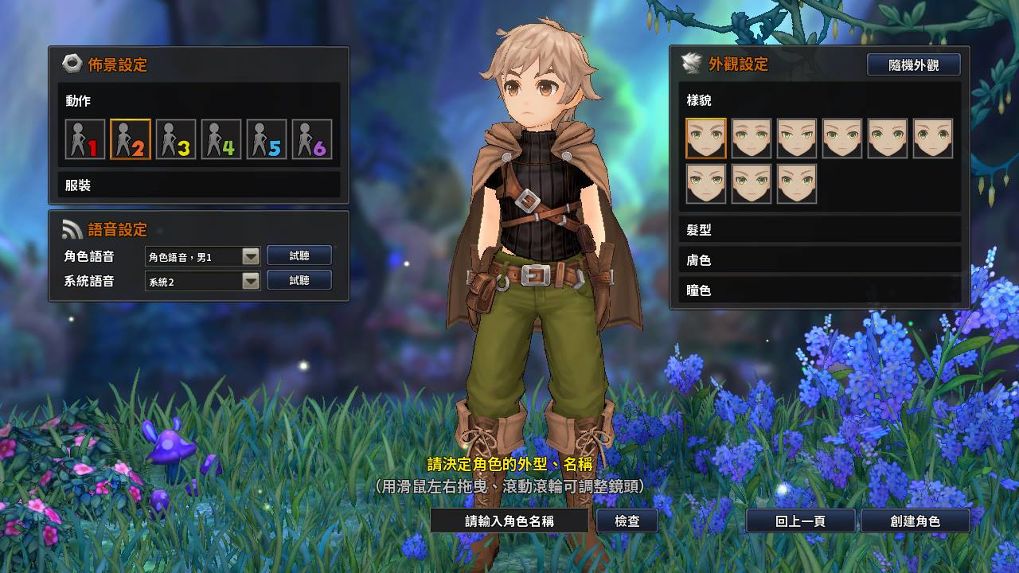Preview character voice with 試聽 button
Viewport: 1019px width, 573px height.
[299, 256]
